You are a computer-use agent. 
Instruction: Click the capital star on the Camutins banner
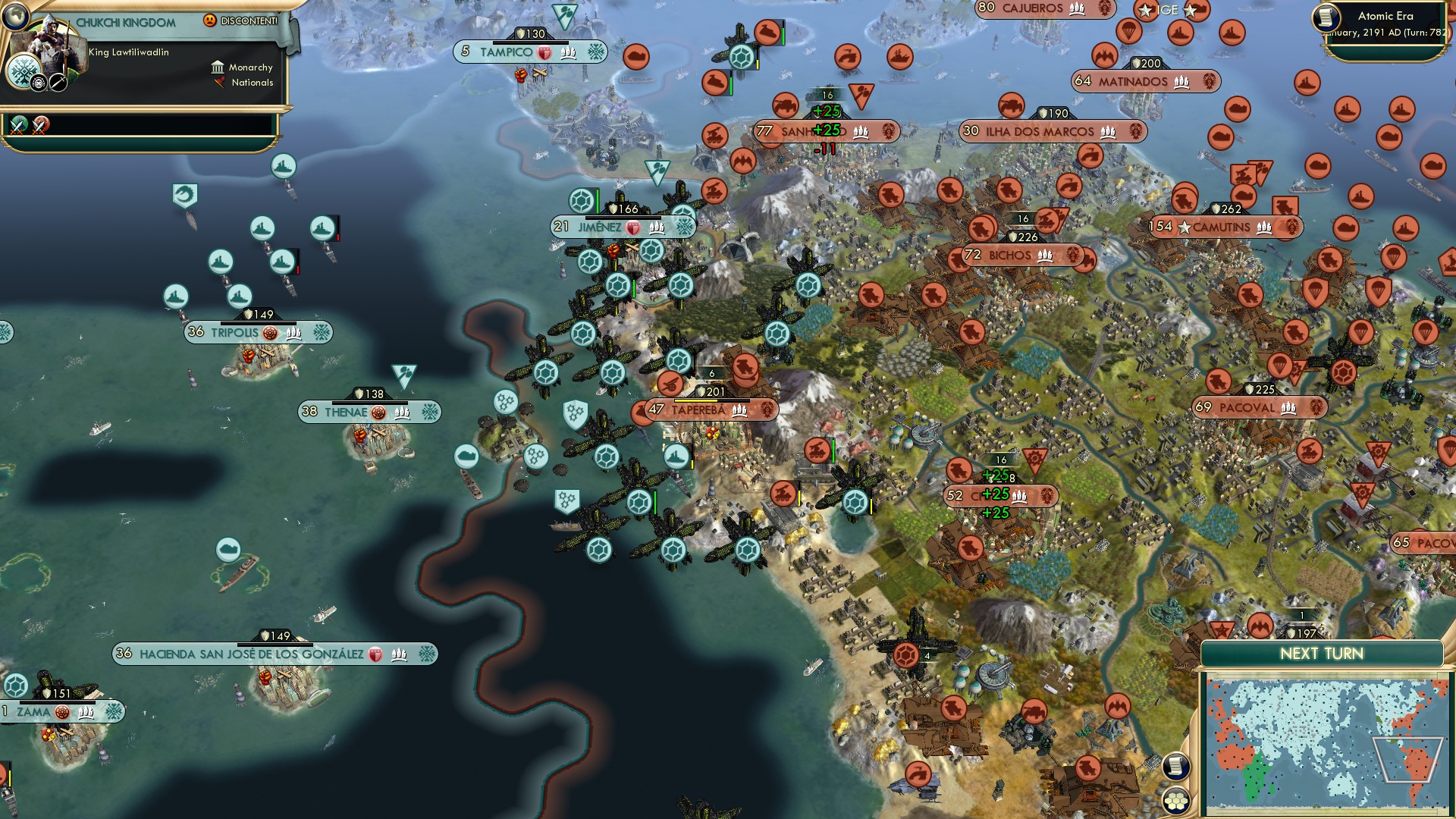click(1185, 227)
